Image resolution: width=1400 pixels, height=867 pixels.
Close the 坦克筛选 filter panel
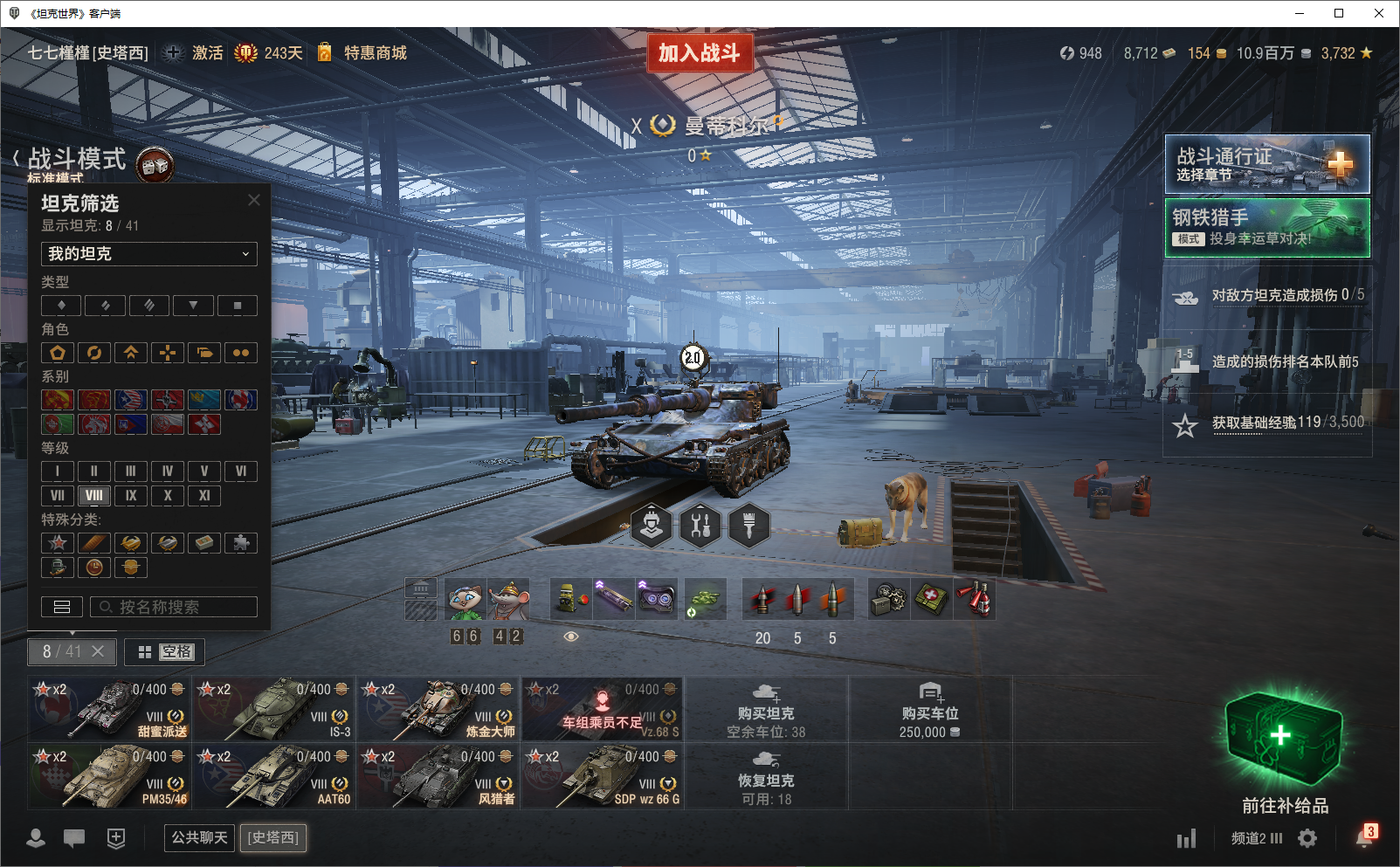click(254, 200)
